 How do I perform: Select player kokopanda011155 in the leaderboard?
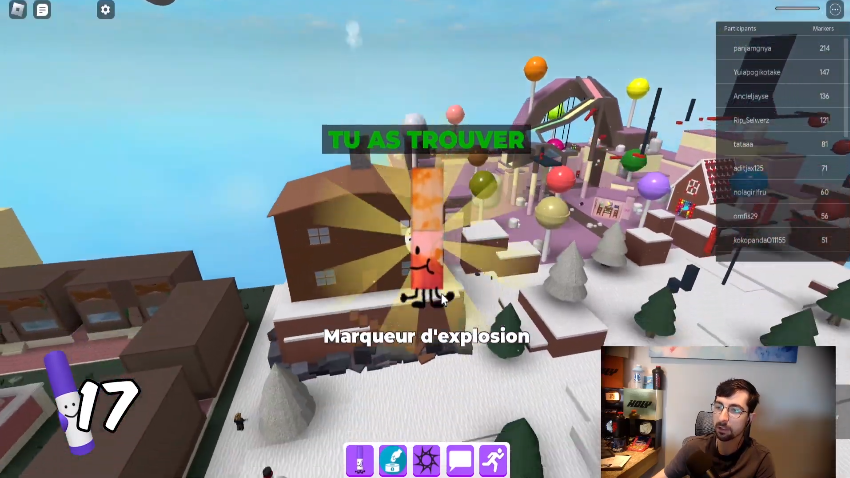pos(760,240)
